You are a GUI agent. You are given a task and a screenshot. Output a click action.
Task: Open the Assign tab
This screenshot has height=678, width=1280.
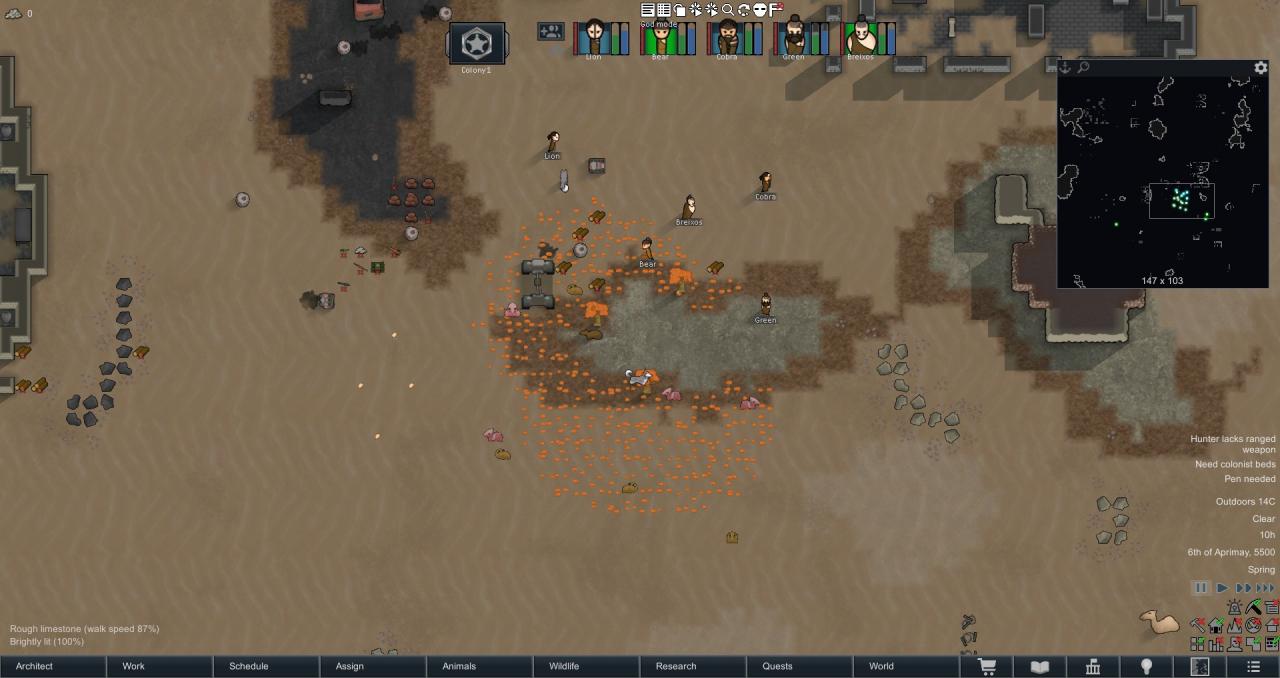click(350, 666)
